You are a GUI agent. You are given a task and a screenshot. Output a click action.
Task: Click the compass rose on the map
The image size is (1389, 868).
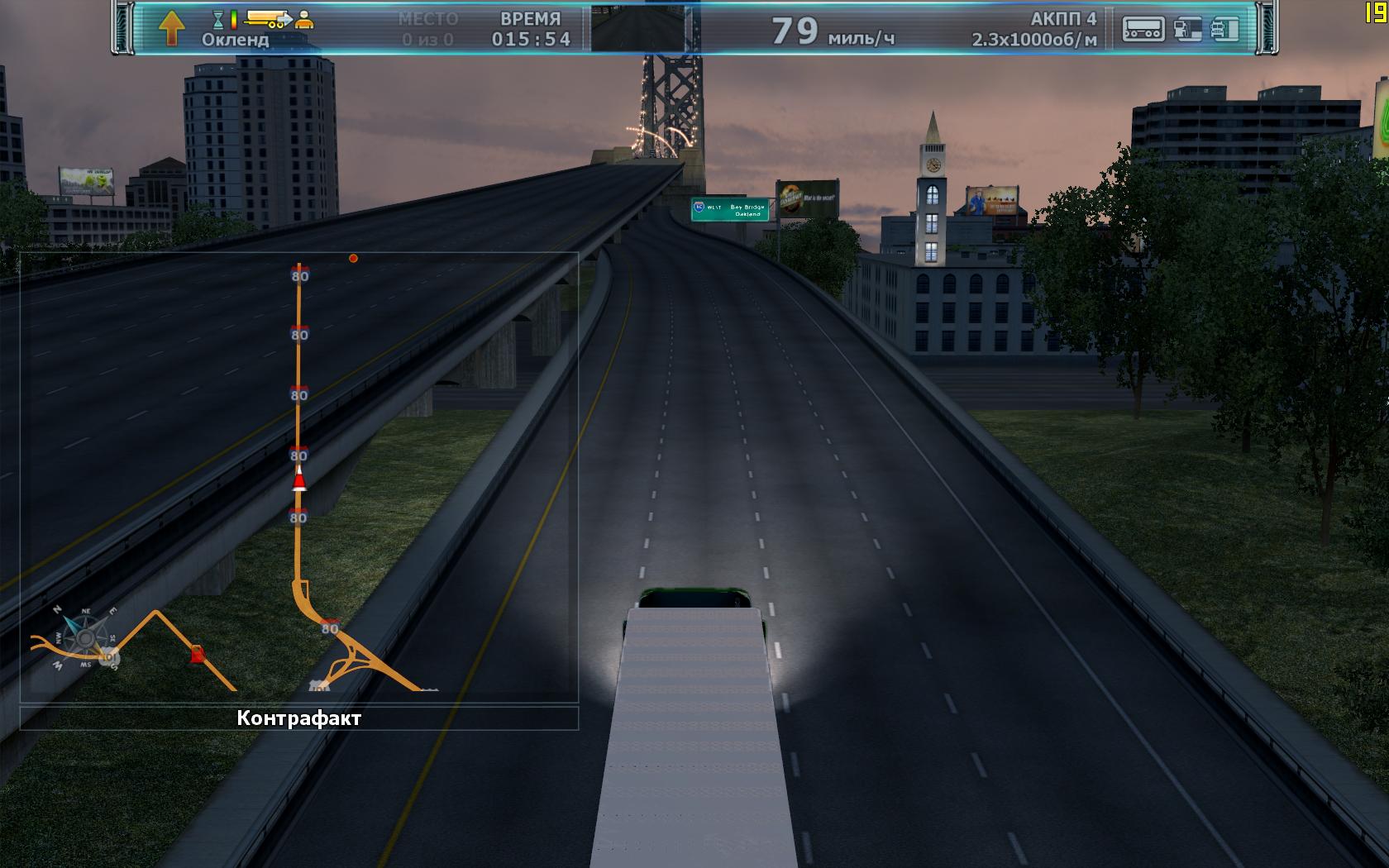85,637
